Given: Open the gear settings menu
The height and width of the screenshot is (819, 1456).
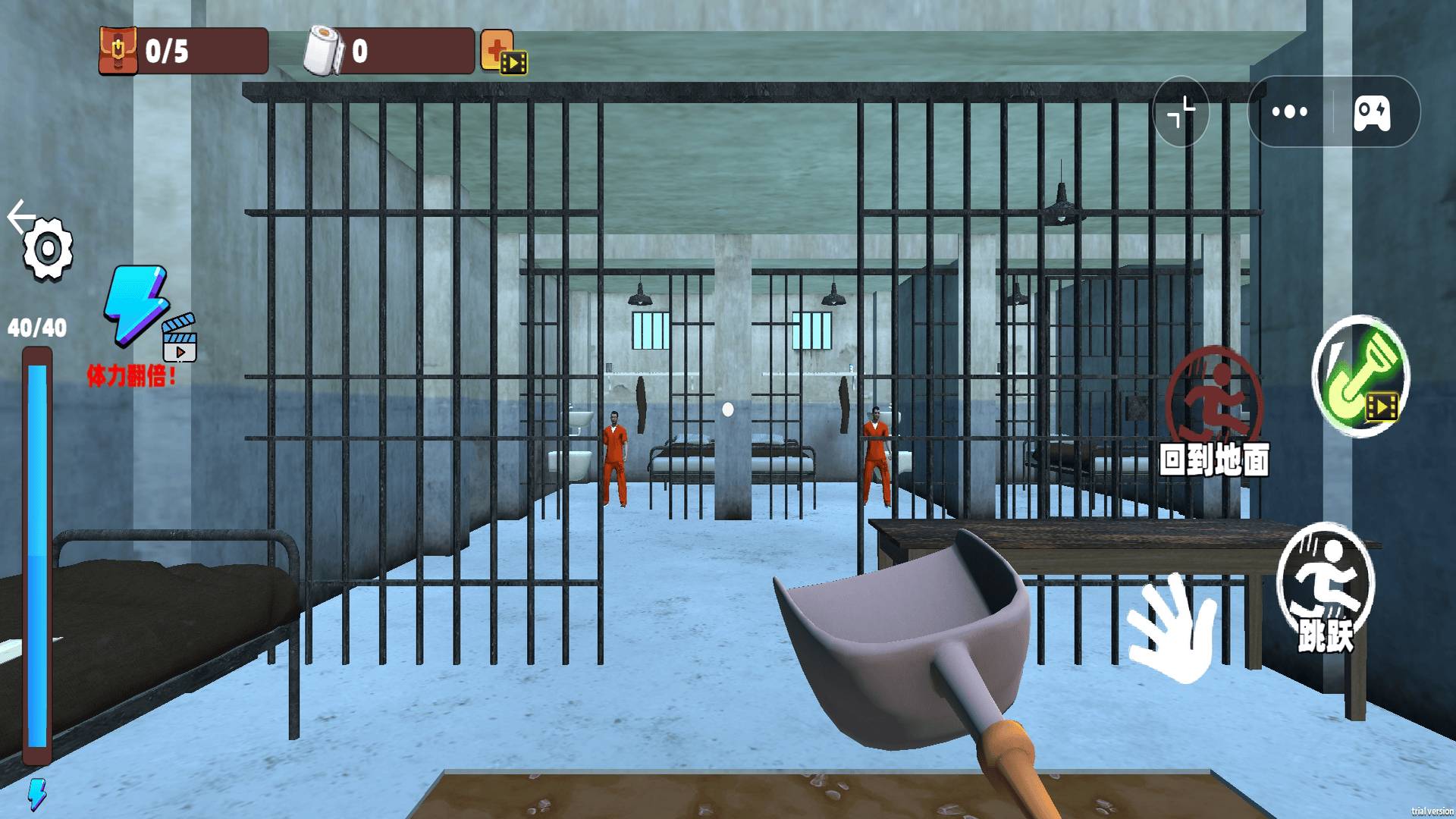Looking at the screenshot, I should click(x=48, y=249).
